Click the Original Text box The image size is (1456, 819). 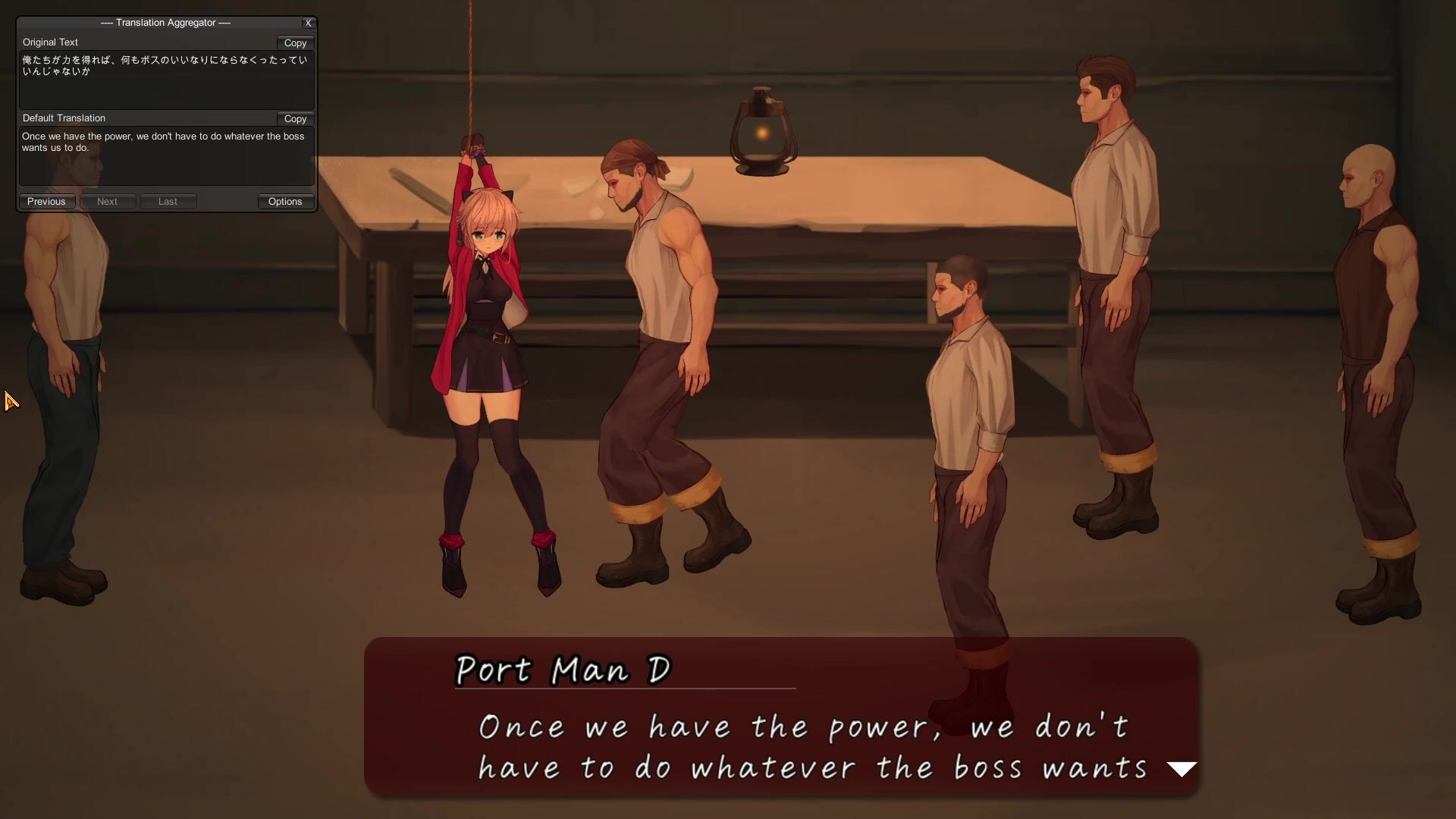pyautogui.click(x=166, y=80)
